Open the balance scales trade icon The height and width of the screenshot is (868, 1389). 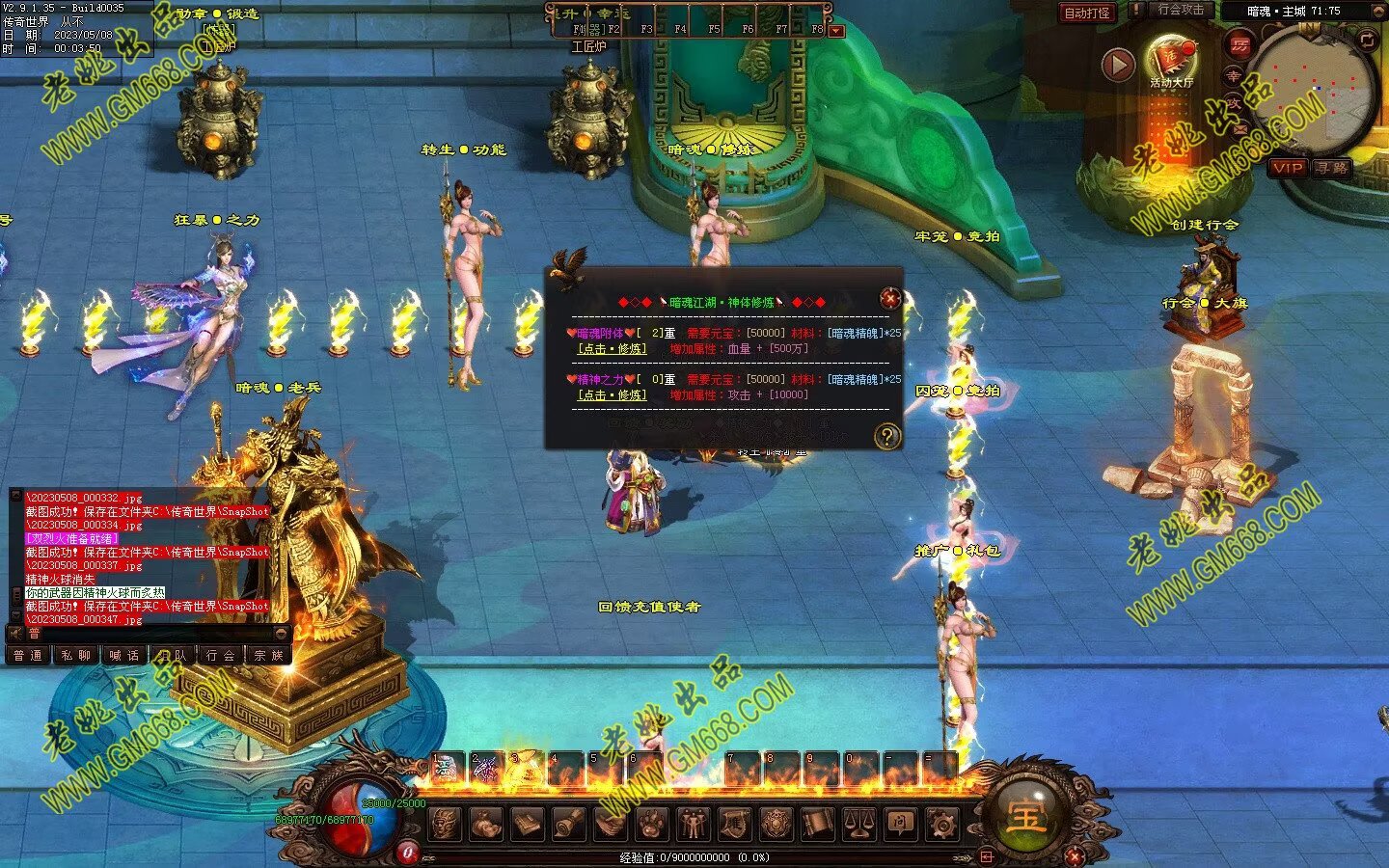click(x=859, y=825)
